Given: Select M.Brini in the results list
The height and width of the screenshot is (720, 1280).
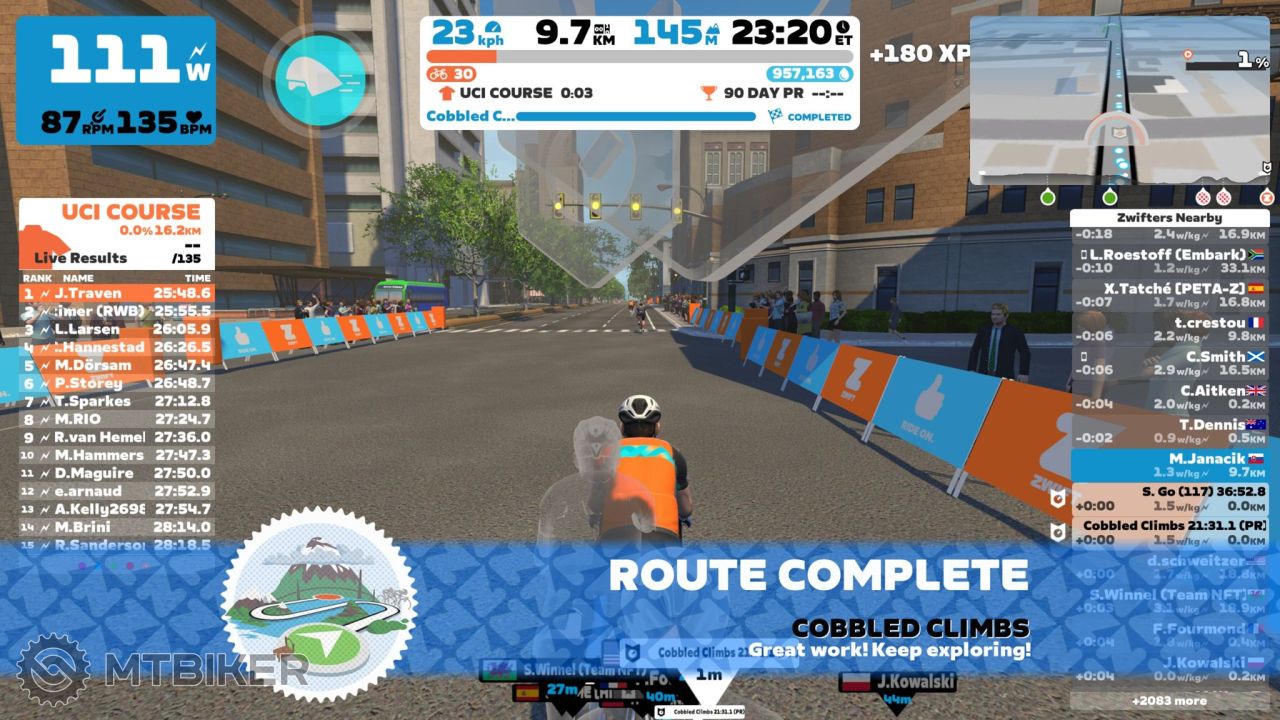Looking at the screenshot, I should 116,527.
